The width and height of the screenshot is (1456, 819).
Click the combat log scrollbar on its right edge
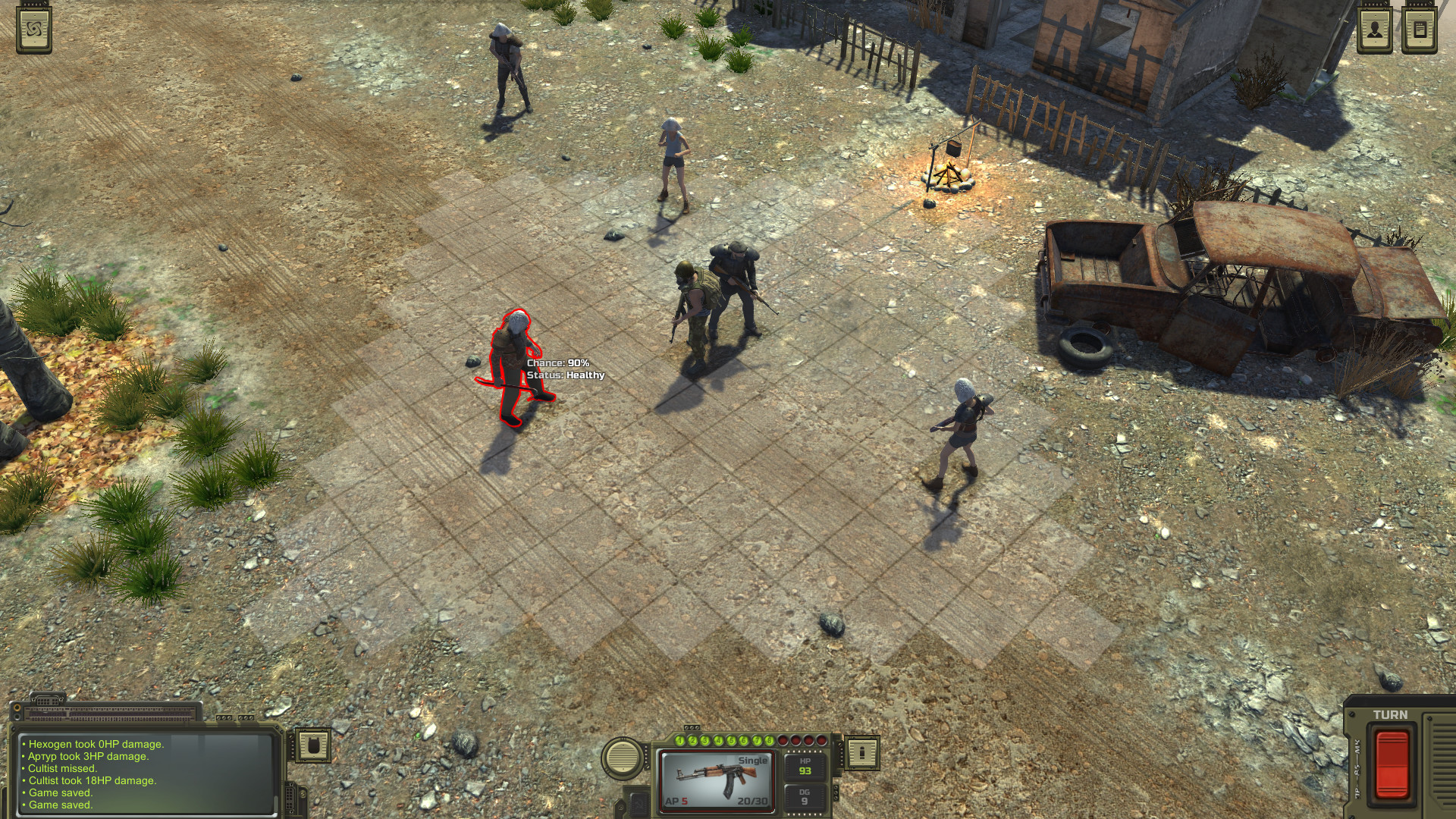pos(275,802)
